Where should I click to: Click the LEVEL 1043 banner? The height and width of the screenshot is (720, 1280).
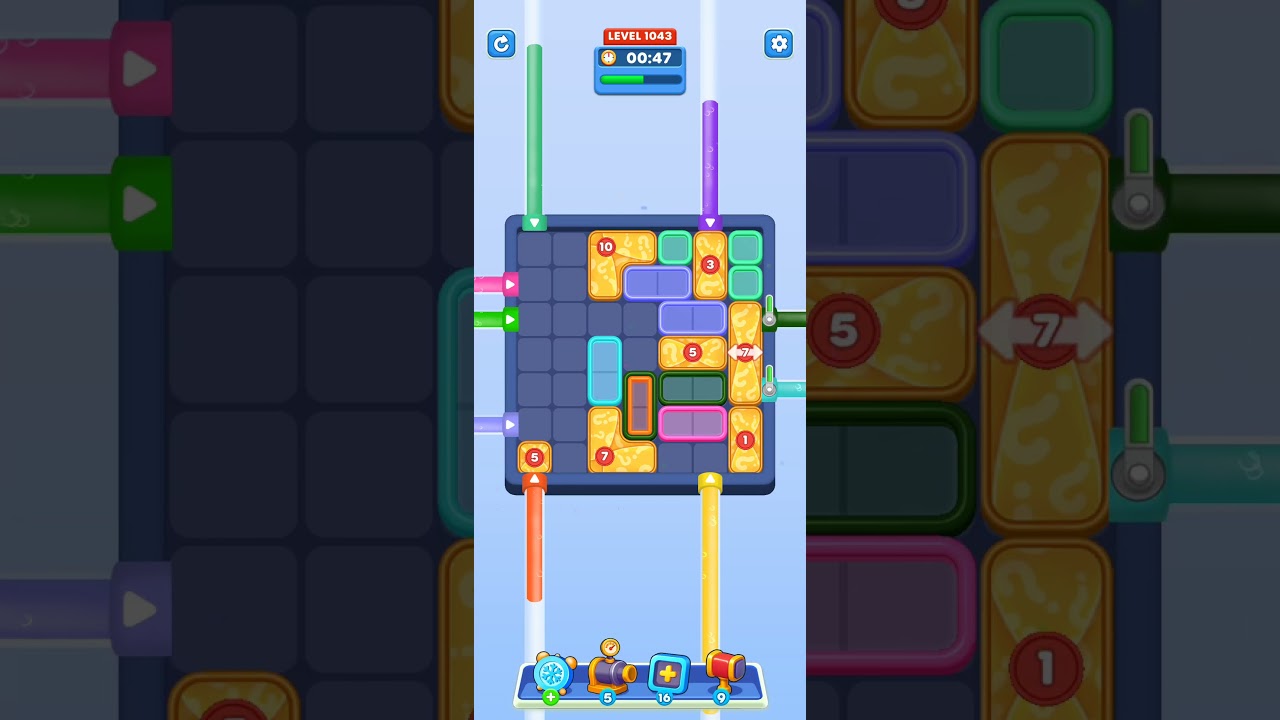pos(640,35)
